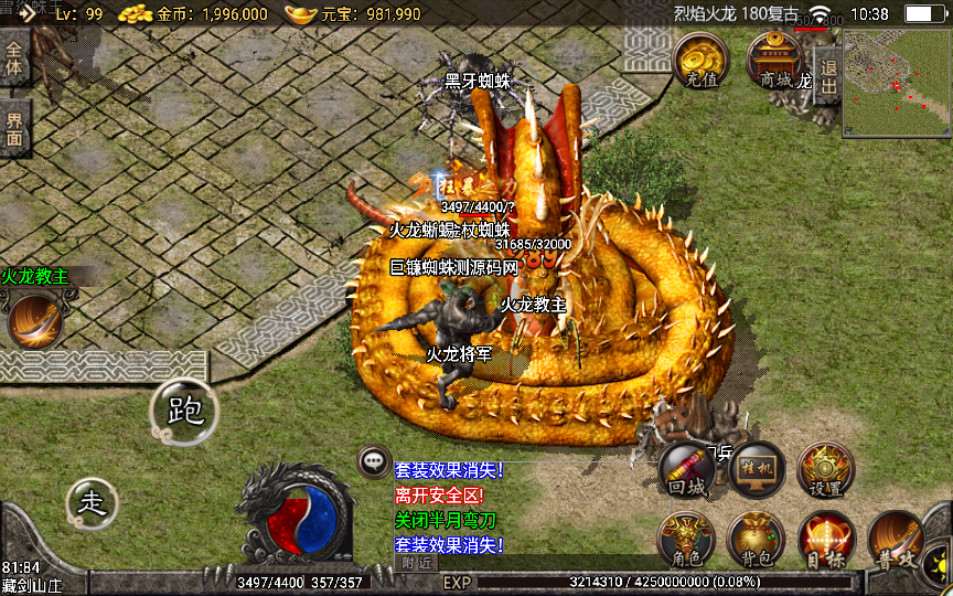Open the minimap
The image size is (953, 596).
895,82
